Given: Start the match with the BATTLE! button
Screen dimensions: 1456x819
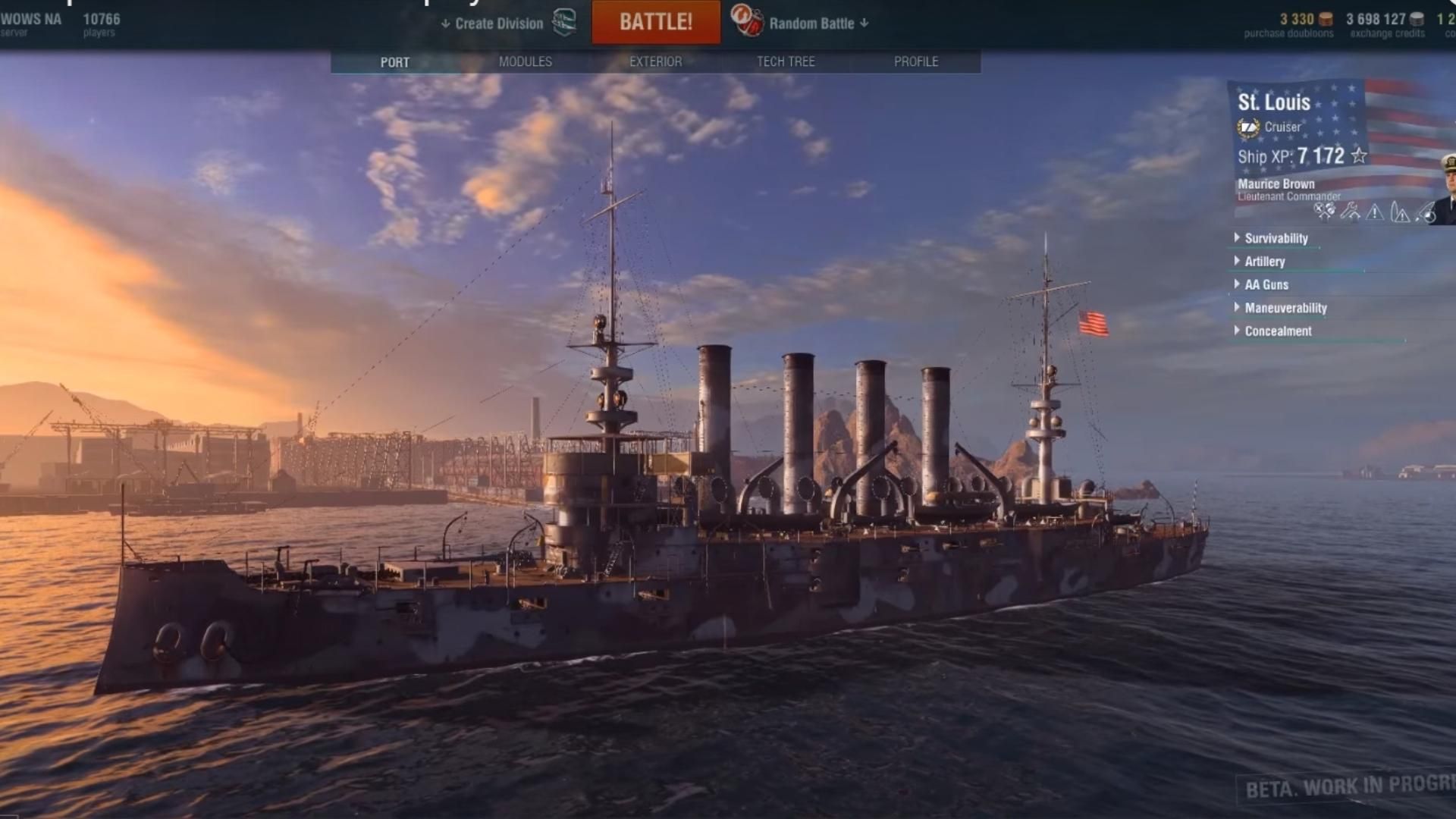Looking at the screenshot, I should [x=656, y=22].
